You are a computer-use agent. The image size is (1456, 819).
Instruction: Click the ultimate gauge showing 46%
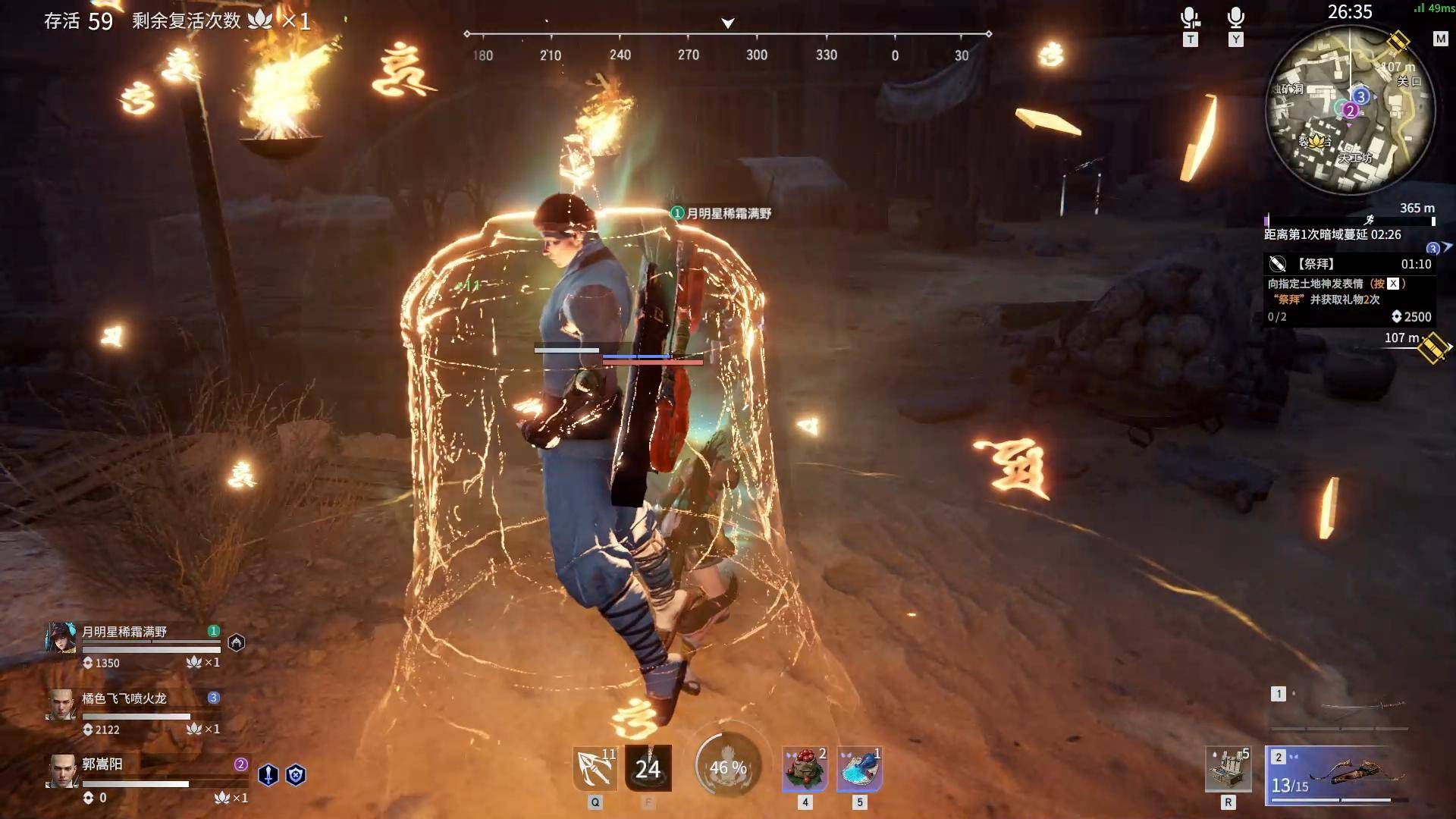tap(728, 767)
